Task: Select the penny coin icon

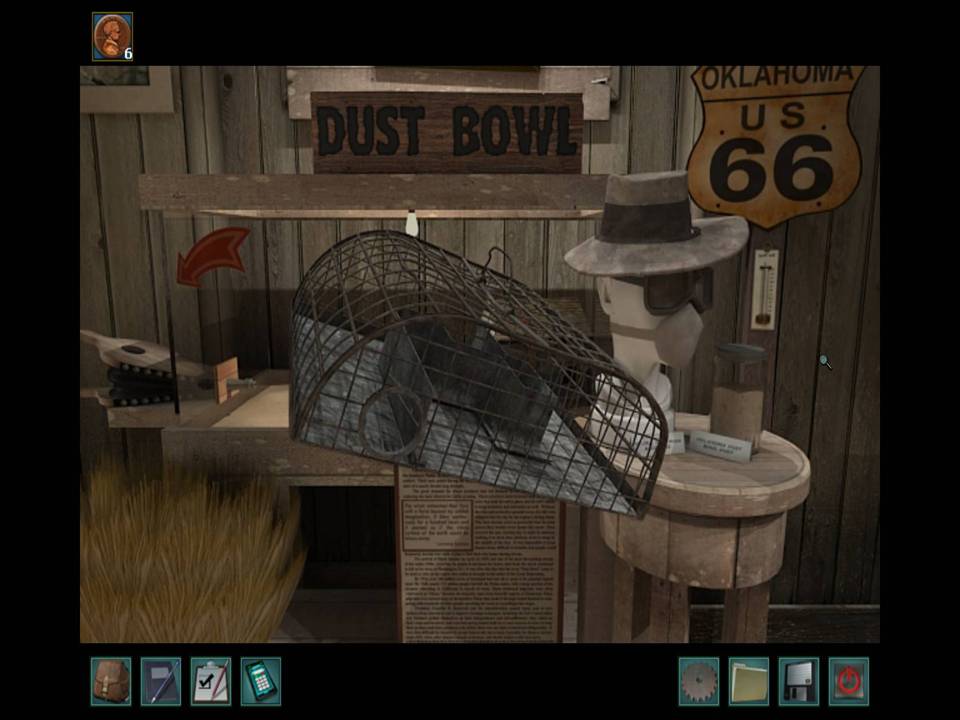Action: pos(111,36)
